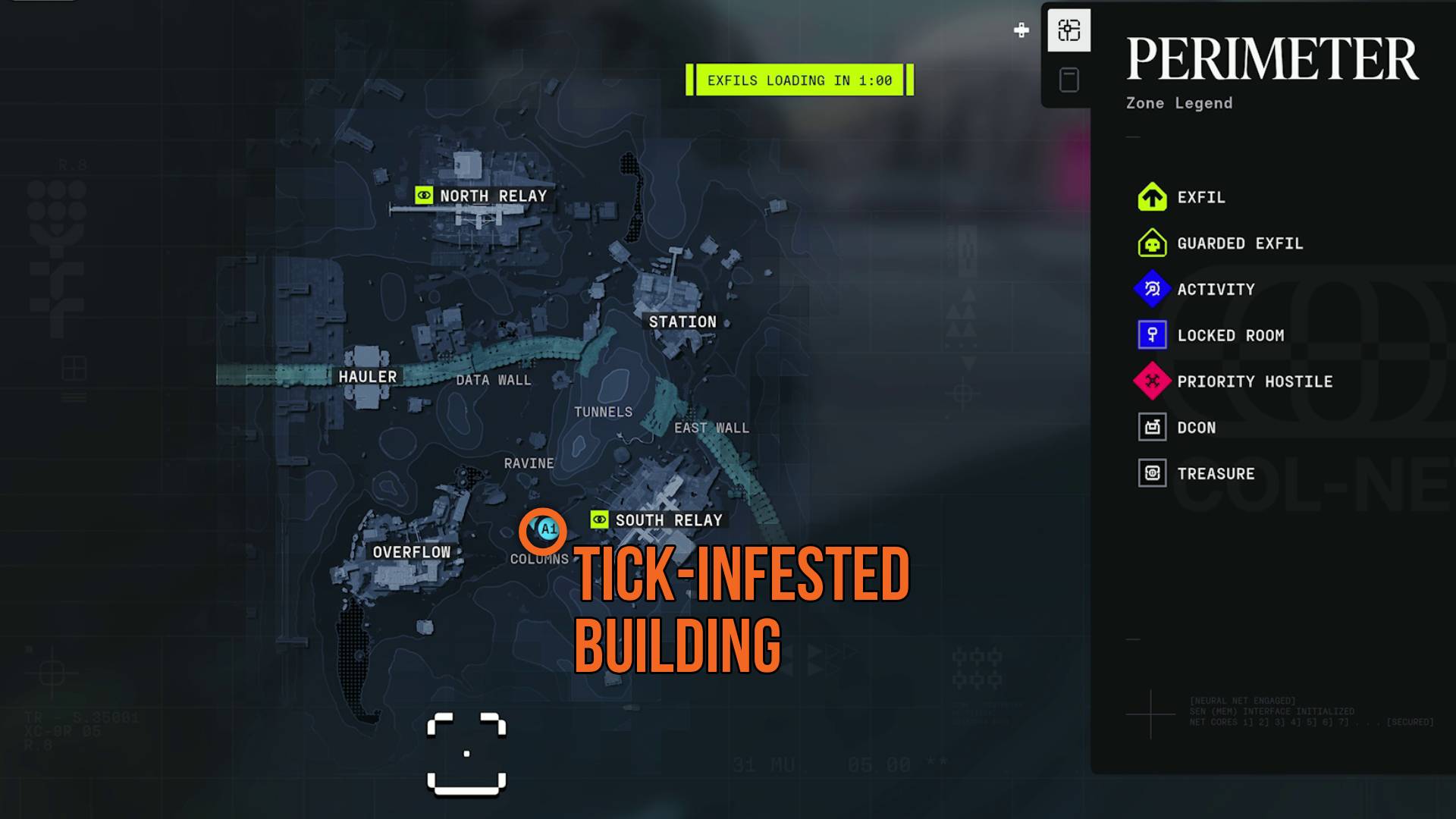The height and width of the screenshot is (819, 1456).
Task: Toggle the eye icon beside NORTH RELAY
Action: [x=424, y=196]
